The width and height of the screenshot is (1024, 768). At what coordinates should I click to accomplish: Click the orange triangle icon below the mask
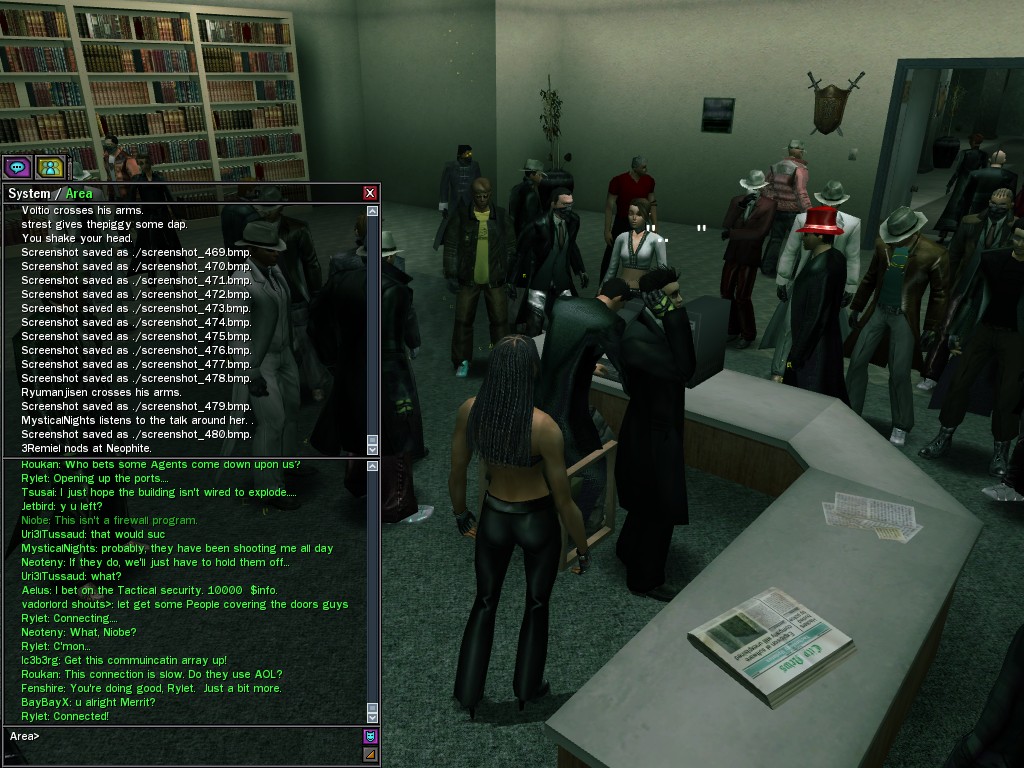(x=370, y=754)
